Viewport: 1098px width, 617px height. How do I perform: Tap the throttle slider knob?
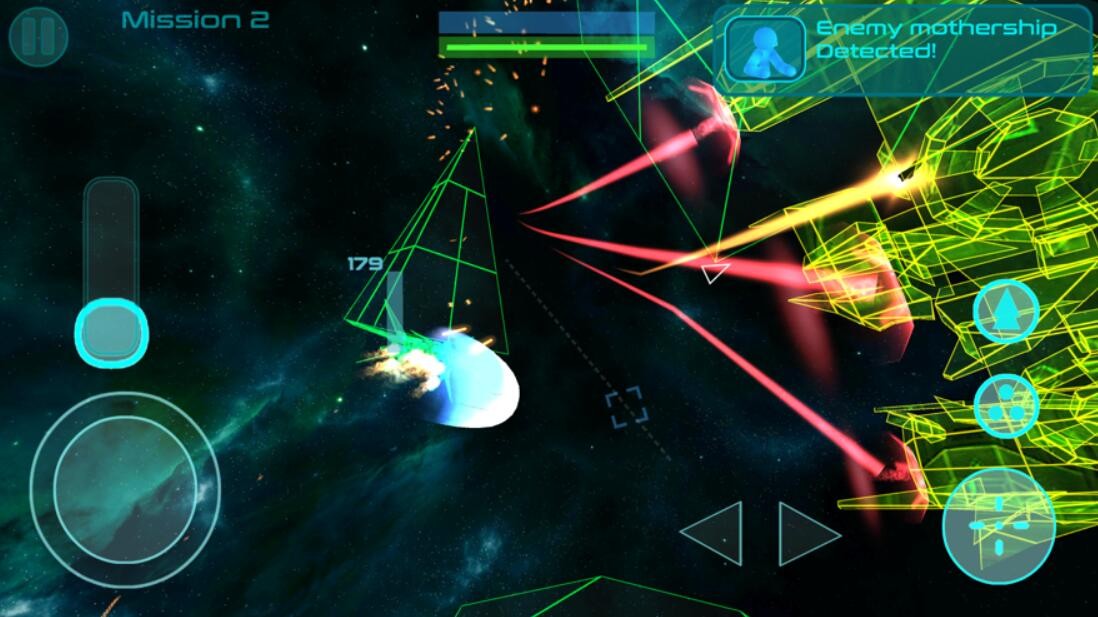(x=111, y=331)
